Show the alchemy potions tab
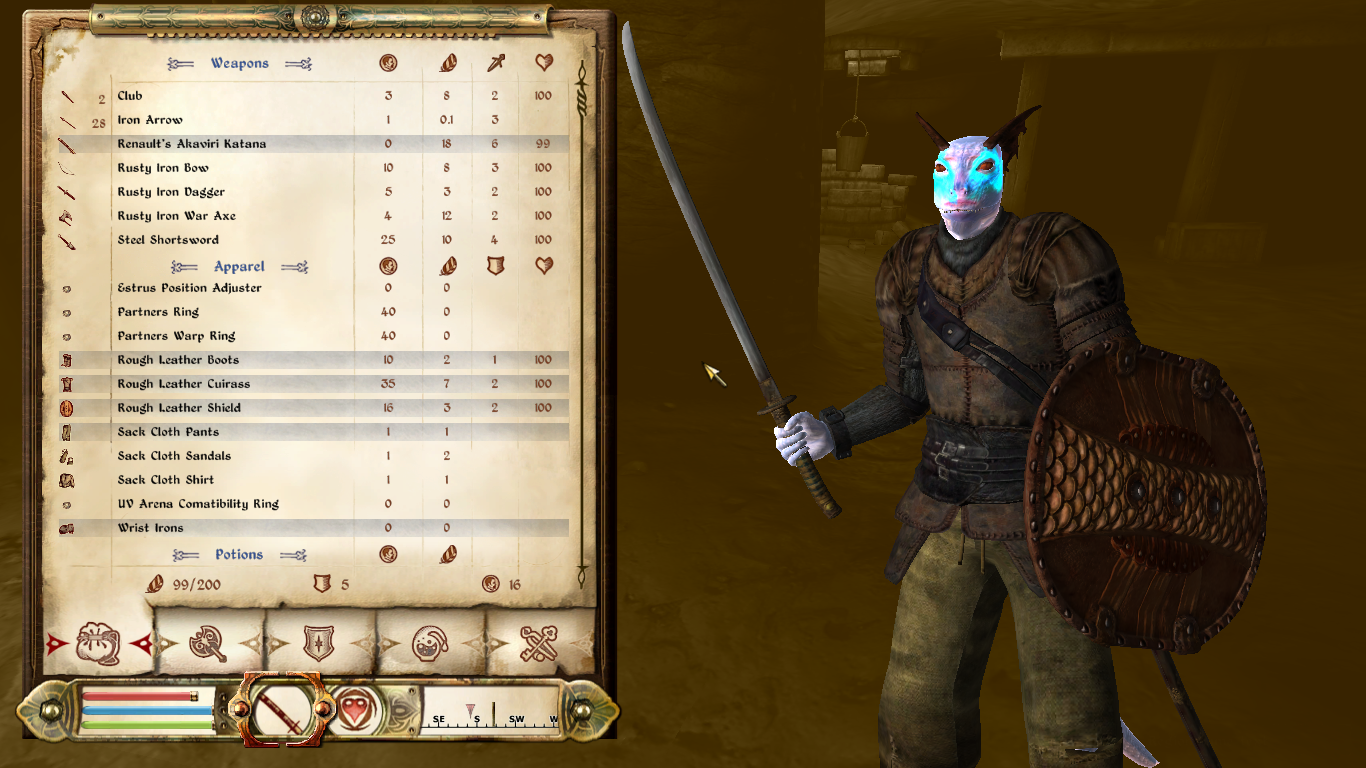1366x768 pixels. tap(429, 643)
